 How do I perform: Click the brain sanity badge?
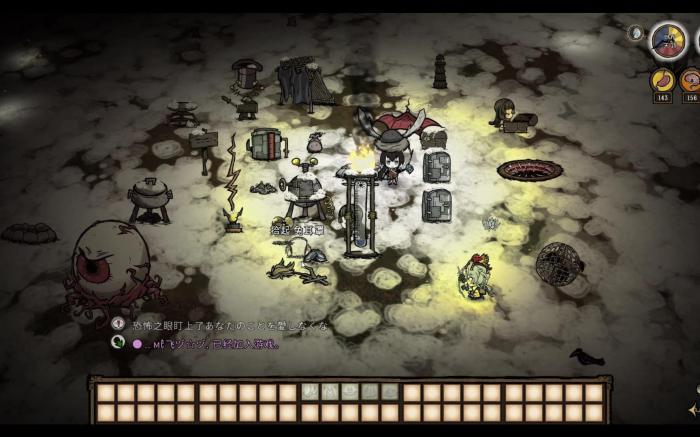pyautogui.click(x=691, y=80)
